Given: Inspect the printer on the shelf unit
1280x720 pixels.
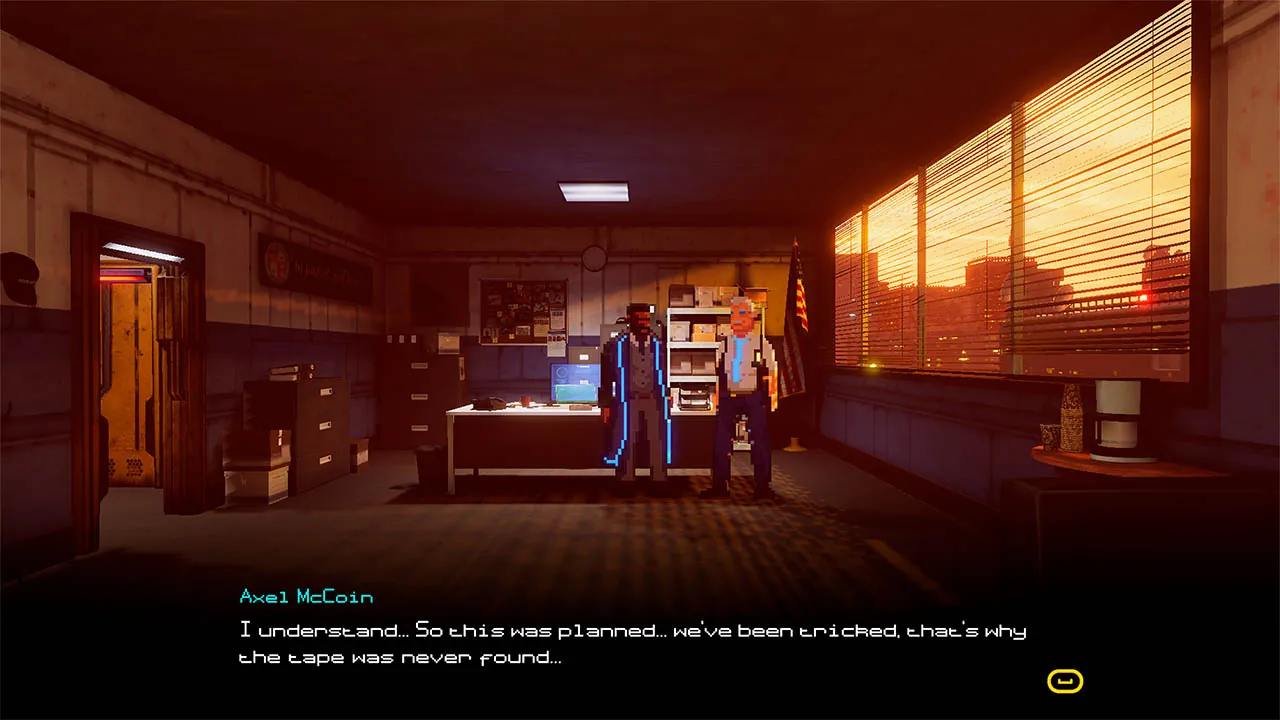Looking at the screenshot, I should 693,398.
